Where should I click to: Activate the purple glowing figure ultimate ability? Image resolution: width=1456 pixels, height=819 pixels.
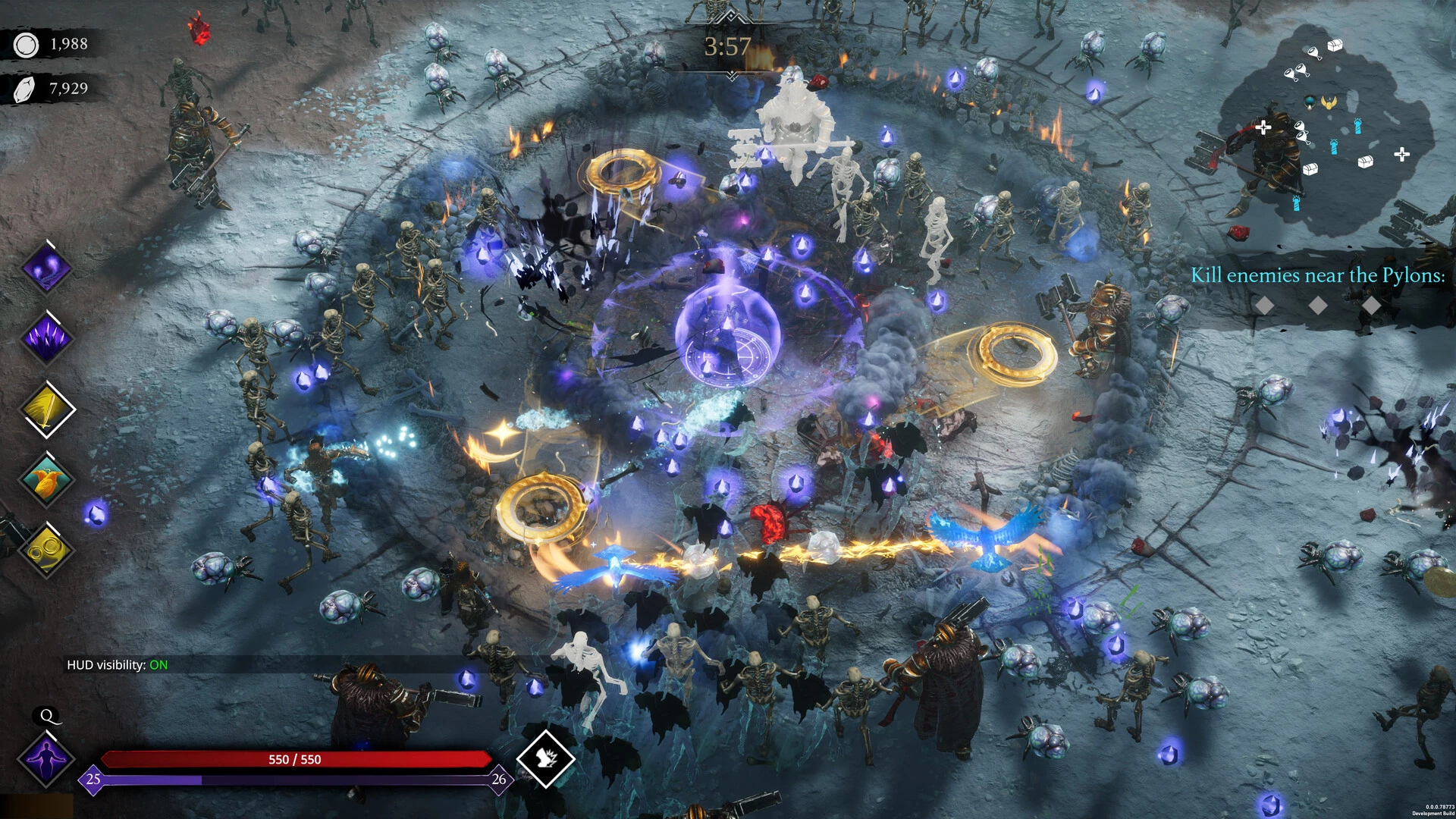tap(48, 757)
